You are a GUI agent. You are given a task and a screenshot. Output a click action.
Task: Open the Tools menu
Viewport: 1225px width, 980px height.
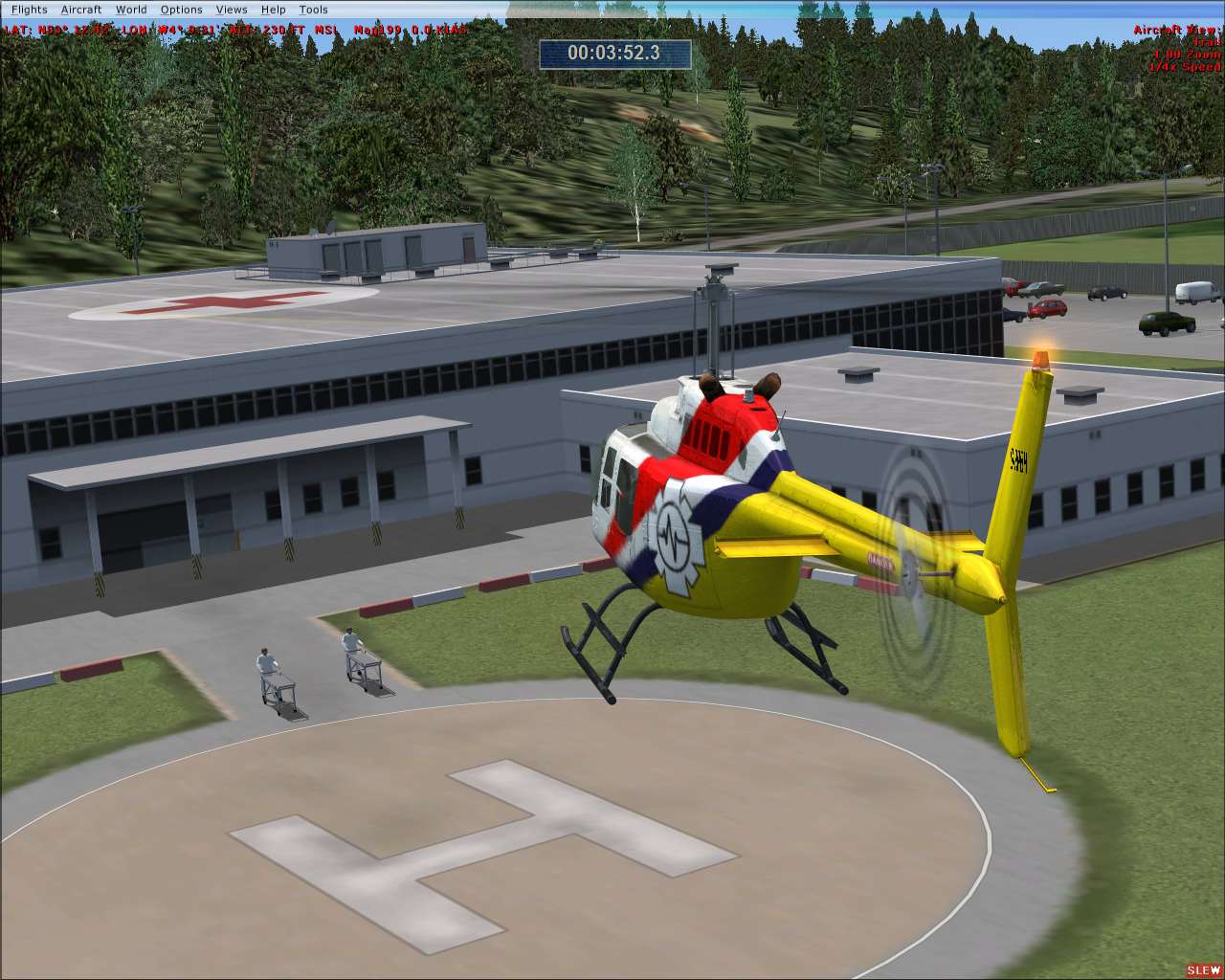point(313,9)
